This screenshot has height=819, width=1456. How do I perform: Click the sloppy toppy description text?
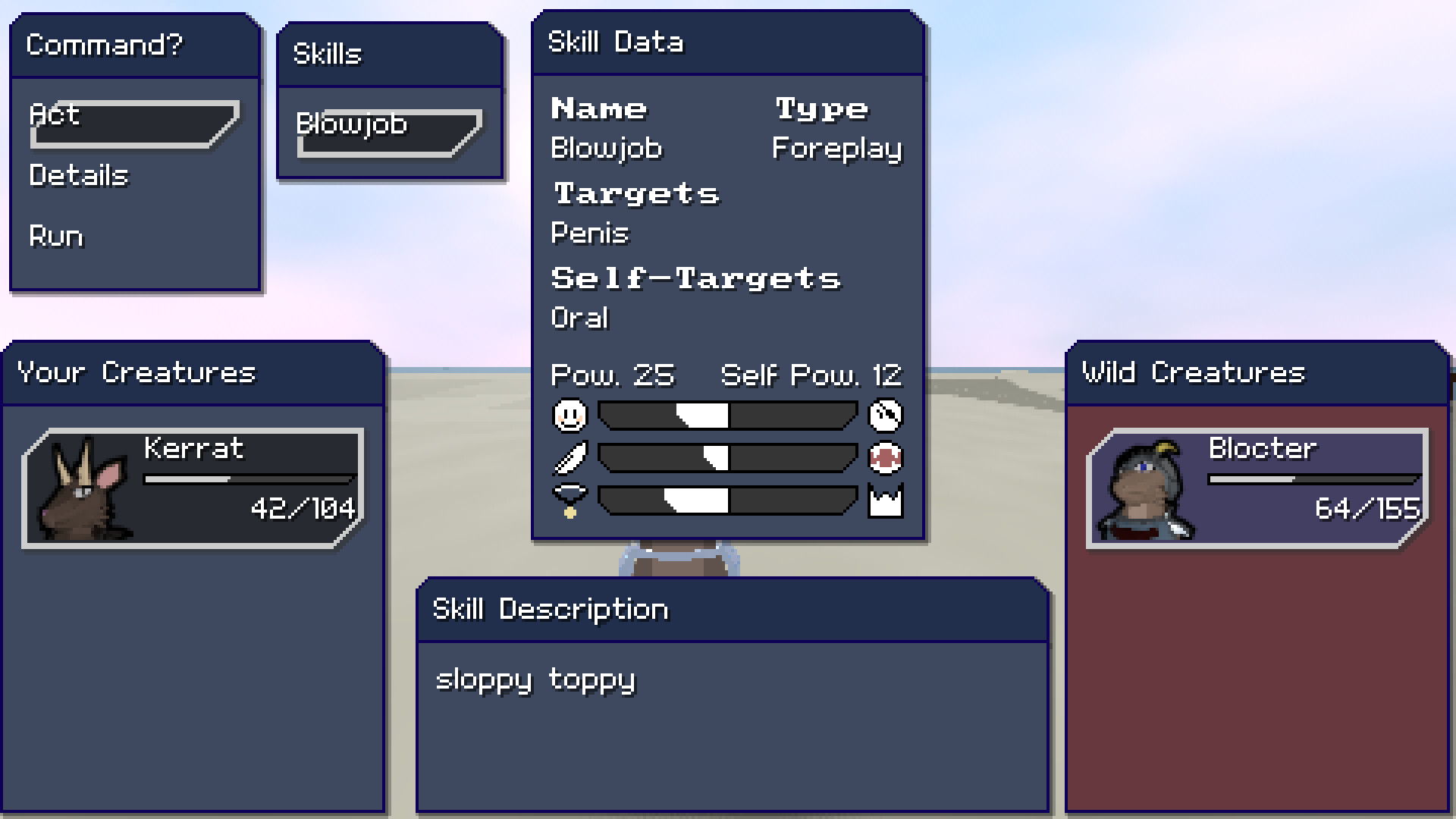coord(535,680)
